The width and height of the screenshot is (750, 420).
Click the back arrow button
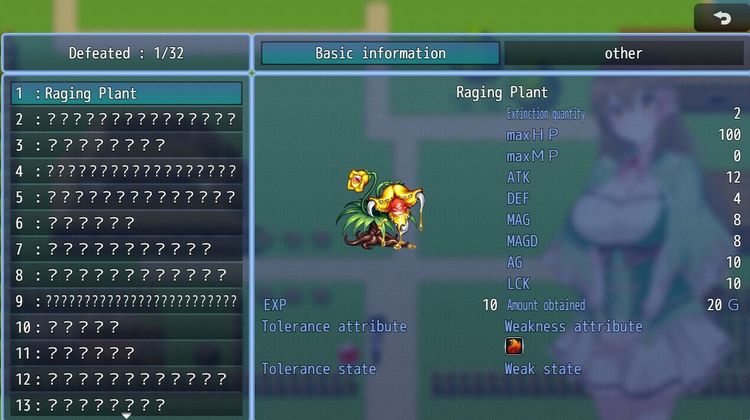[x=719, y=17]
